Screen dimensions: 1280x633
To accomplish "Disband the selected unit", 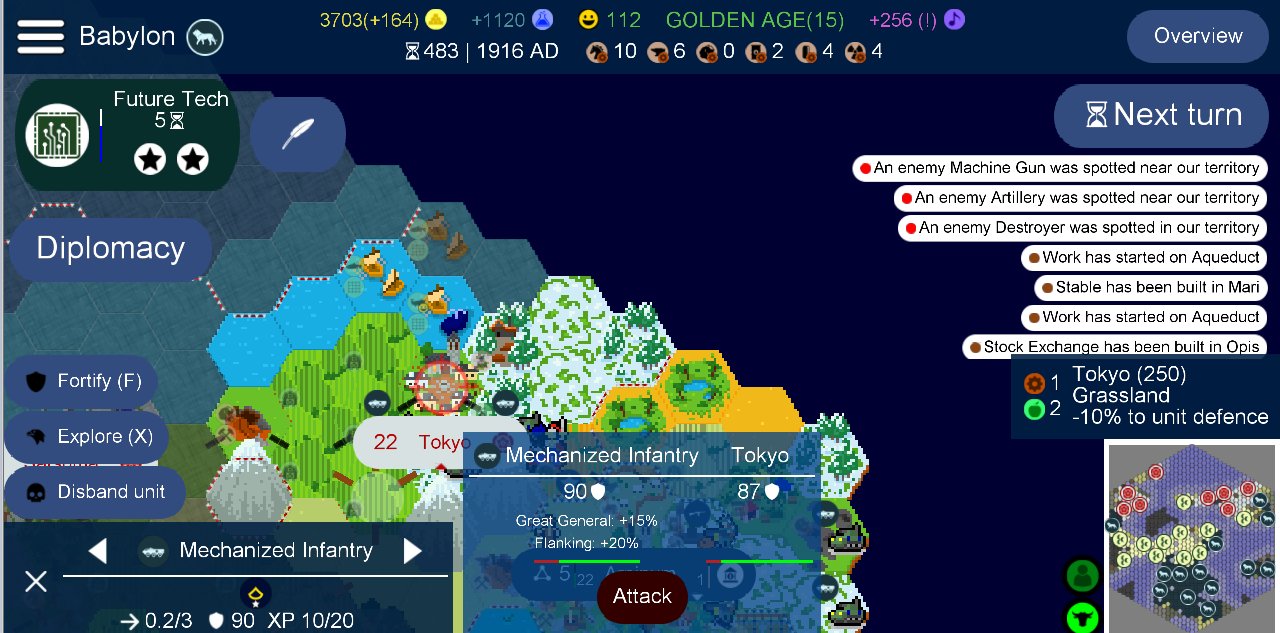I will coord(93,492).
